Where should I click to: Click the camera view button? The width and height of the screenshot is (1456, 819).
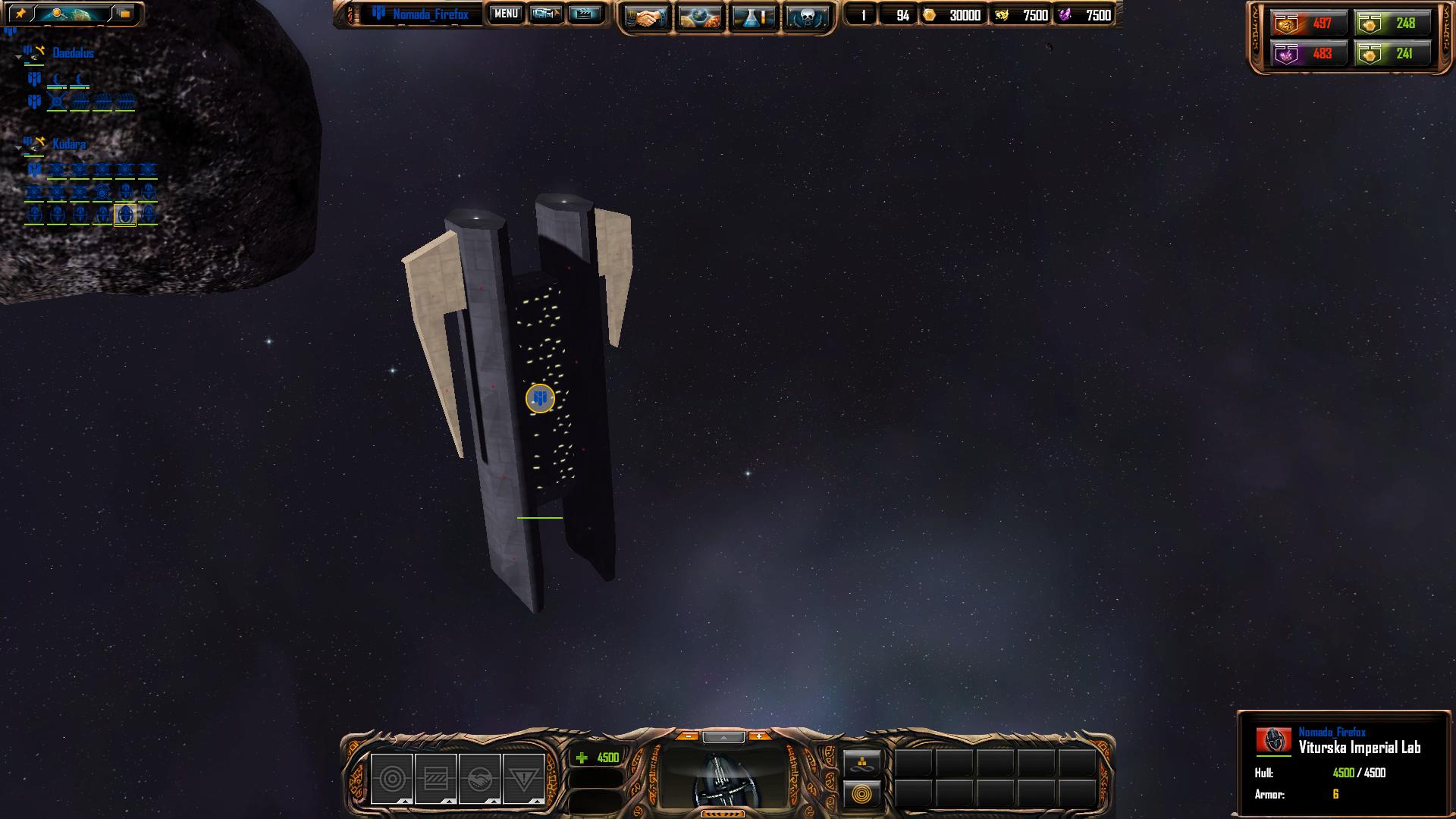coord(545,14)
